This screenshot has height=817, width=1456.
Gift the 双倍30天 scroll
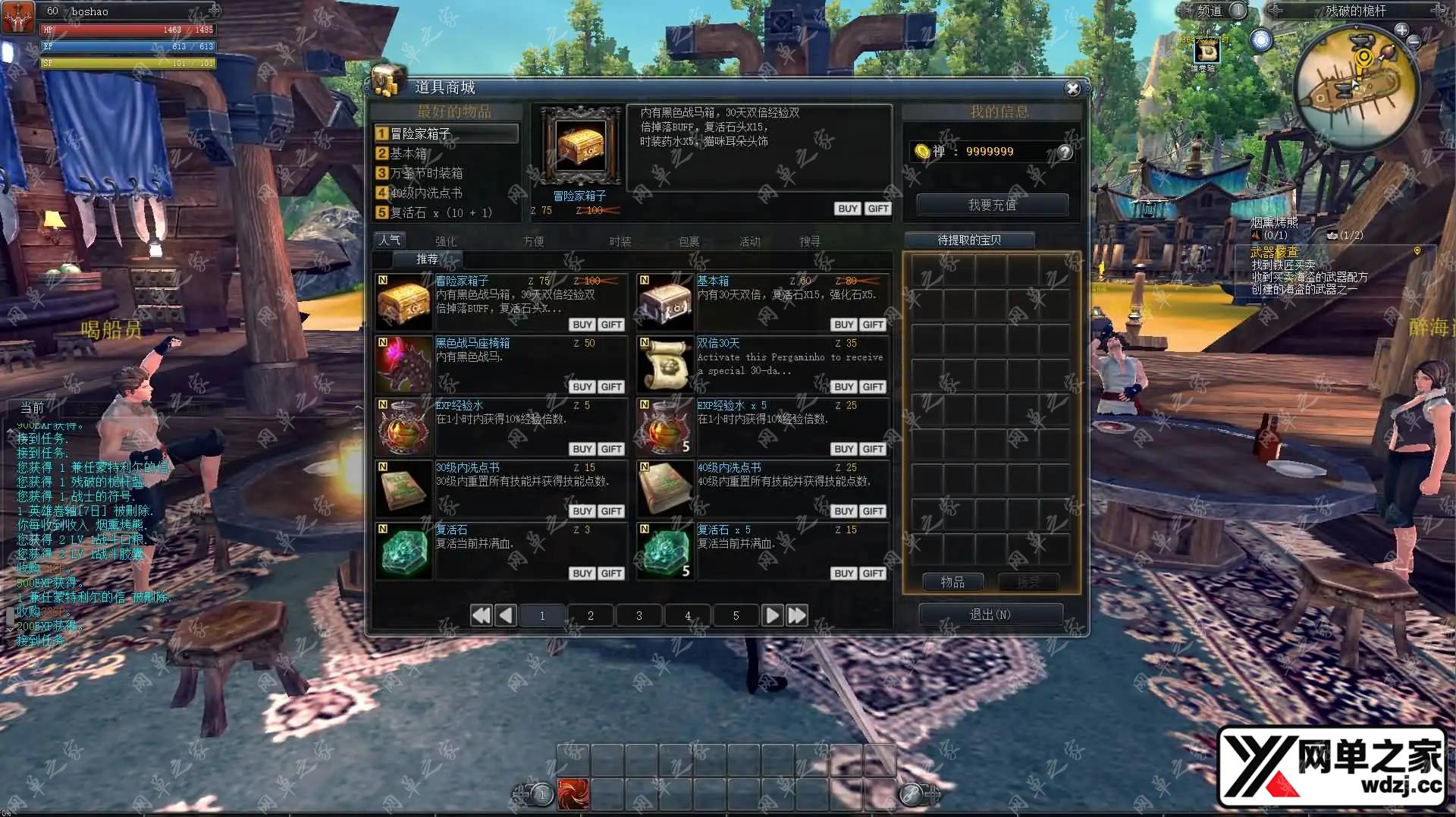click(873, 387)
